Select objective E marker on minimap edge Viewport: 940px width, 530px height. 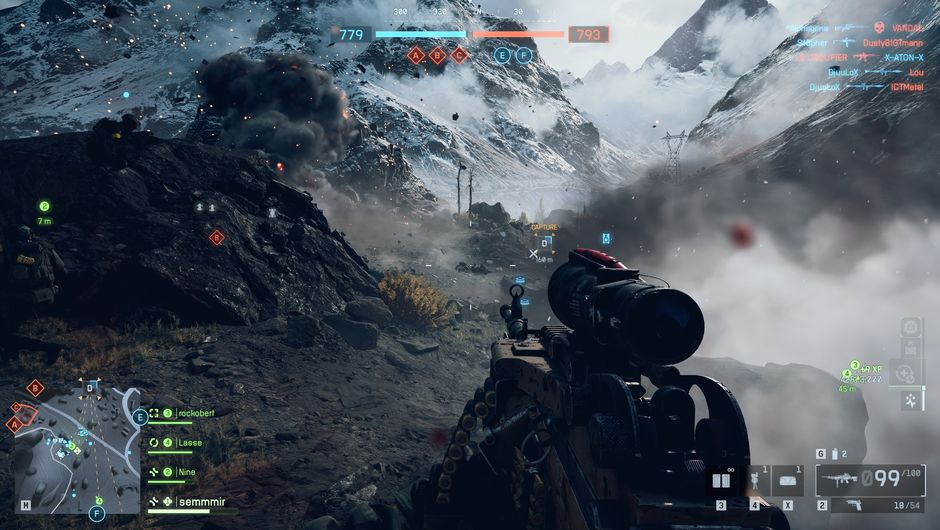(140, 417)
